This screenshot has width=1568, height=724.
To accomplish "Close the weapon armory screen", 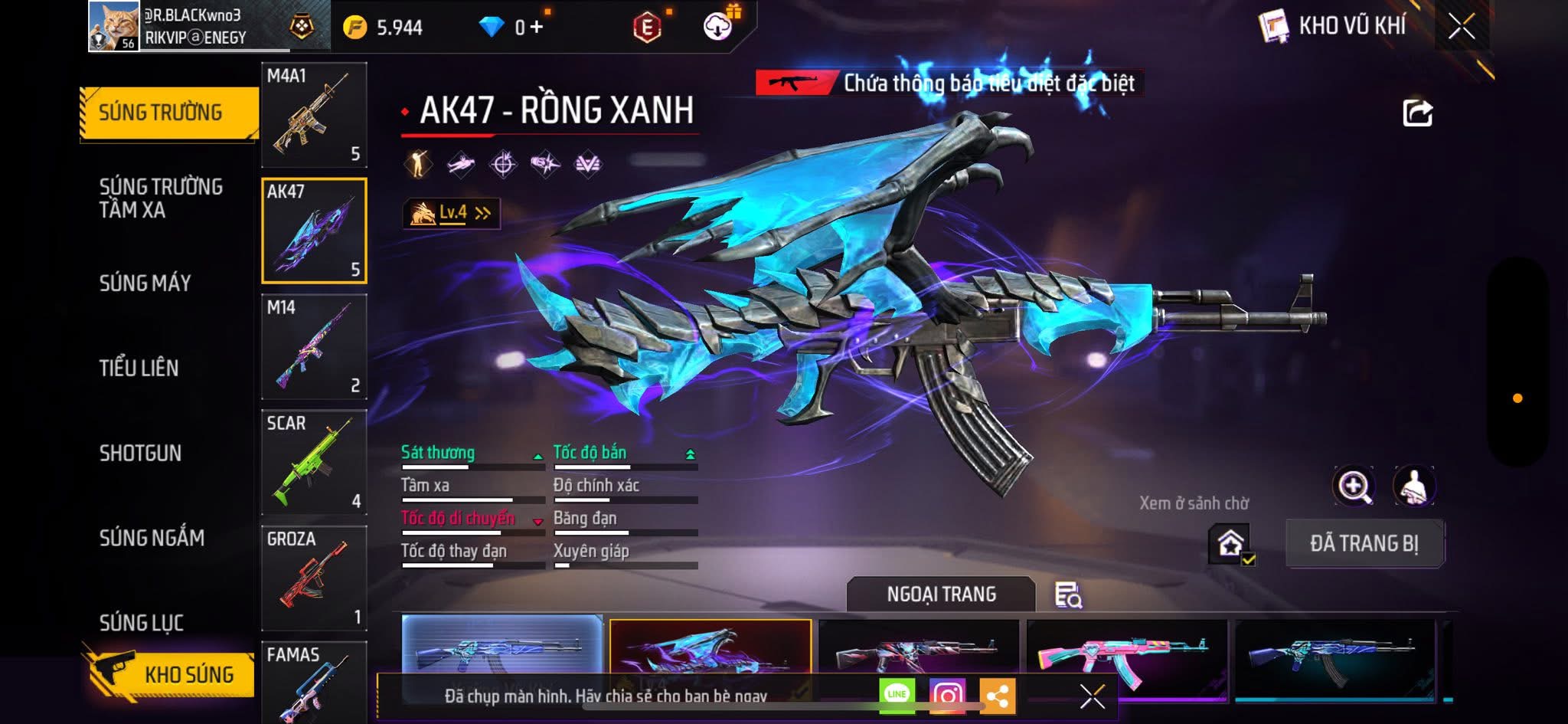I will 1462,26.
